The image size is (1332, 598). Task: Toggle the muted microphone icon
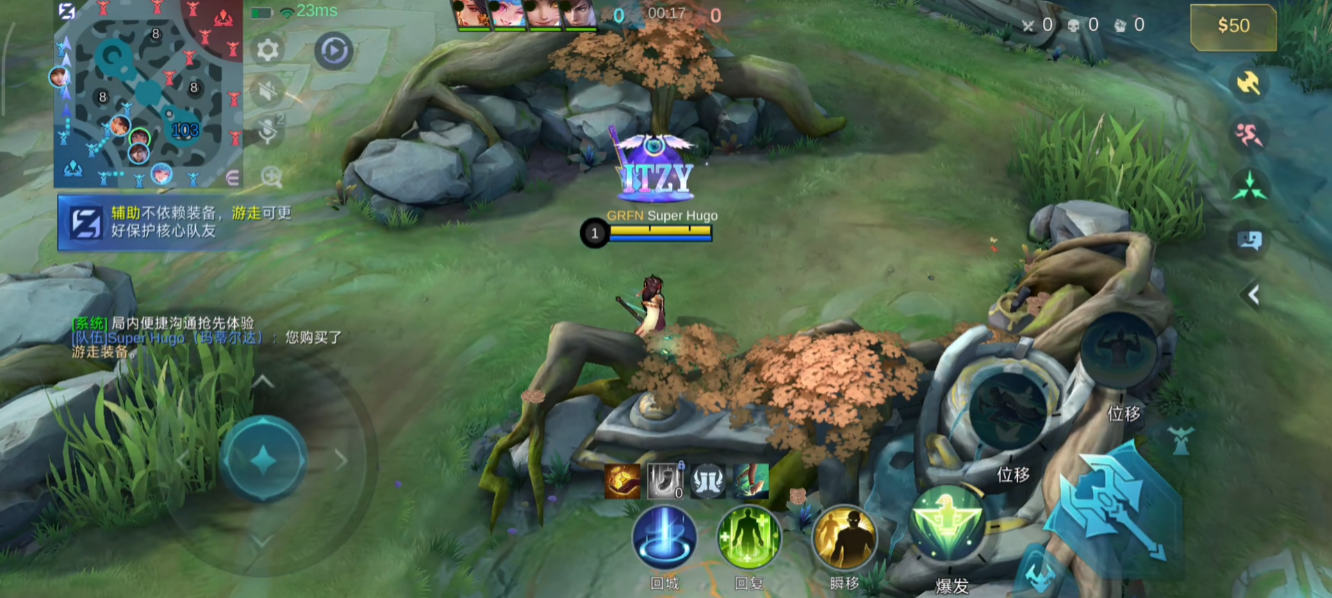click(x=268, y=132)
